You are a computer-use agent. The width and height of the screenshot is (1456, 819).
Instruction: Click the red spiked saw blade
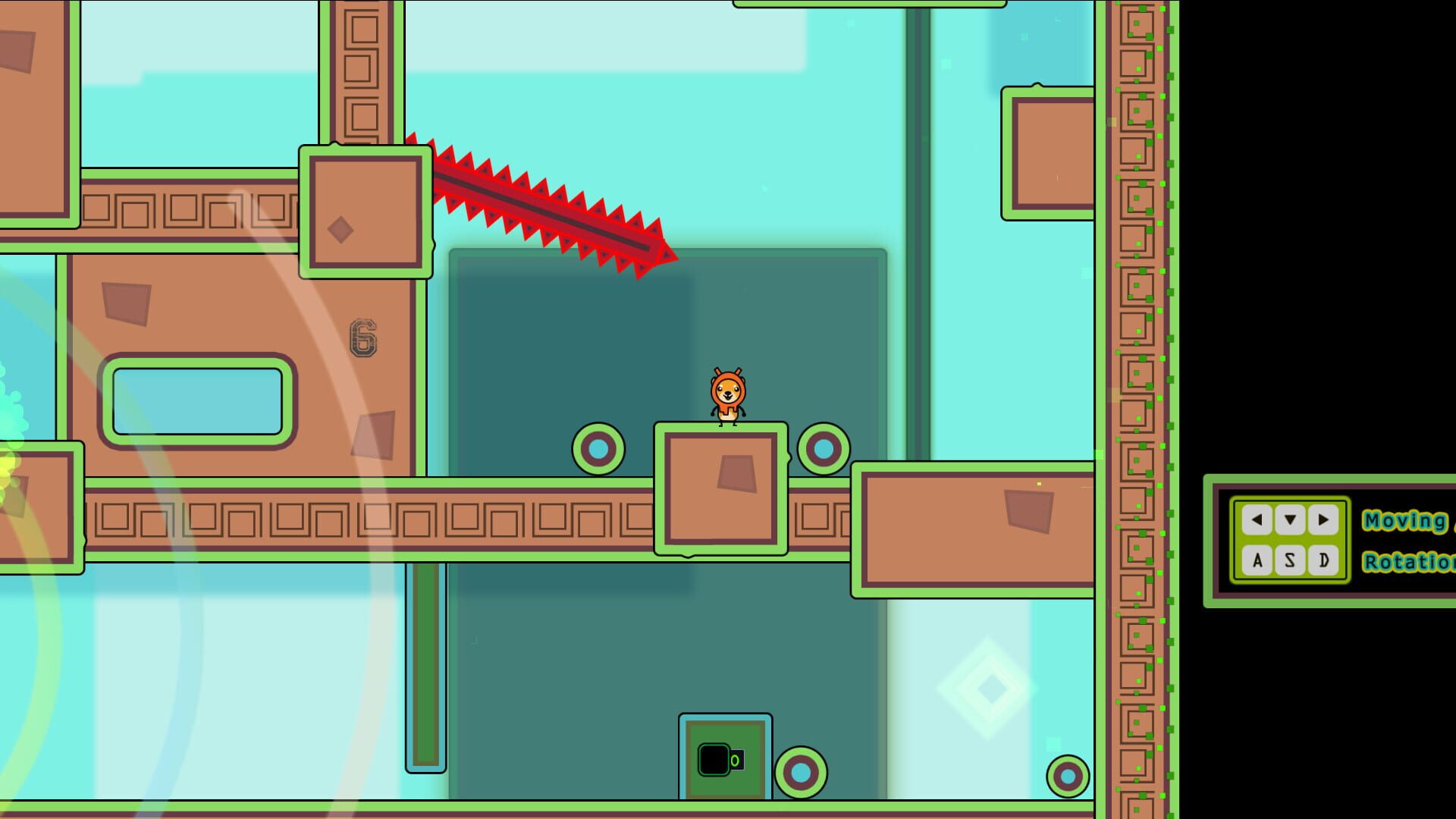click(x=538, y=205)
